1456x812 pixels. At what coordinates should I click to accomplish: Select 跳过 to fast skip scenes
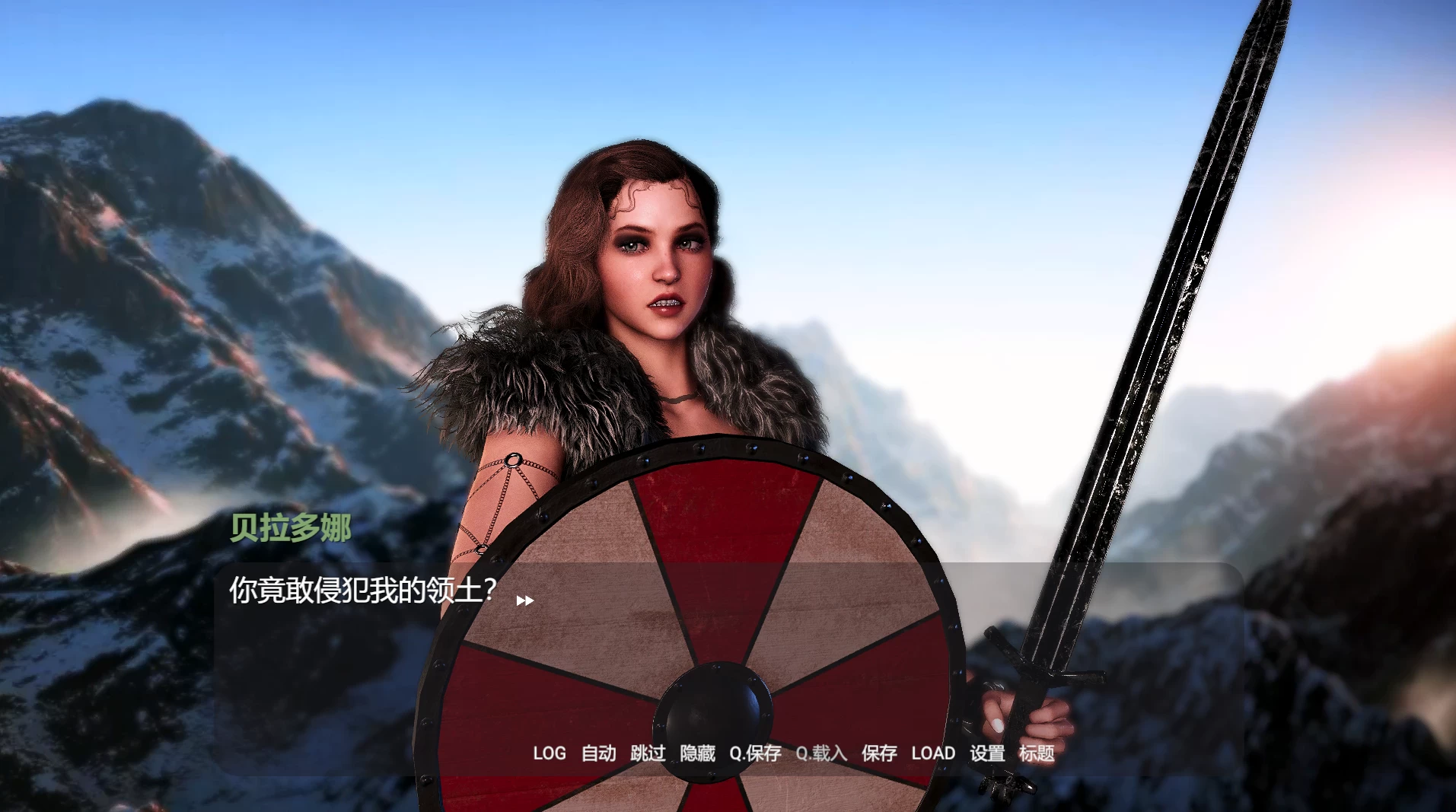648,753
